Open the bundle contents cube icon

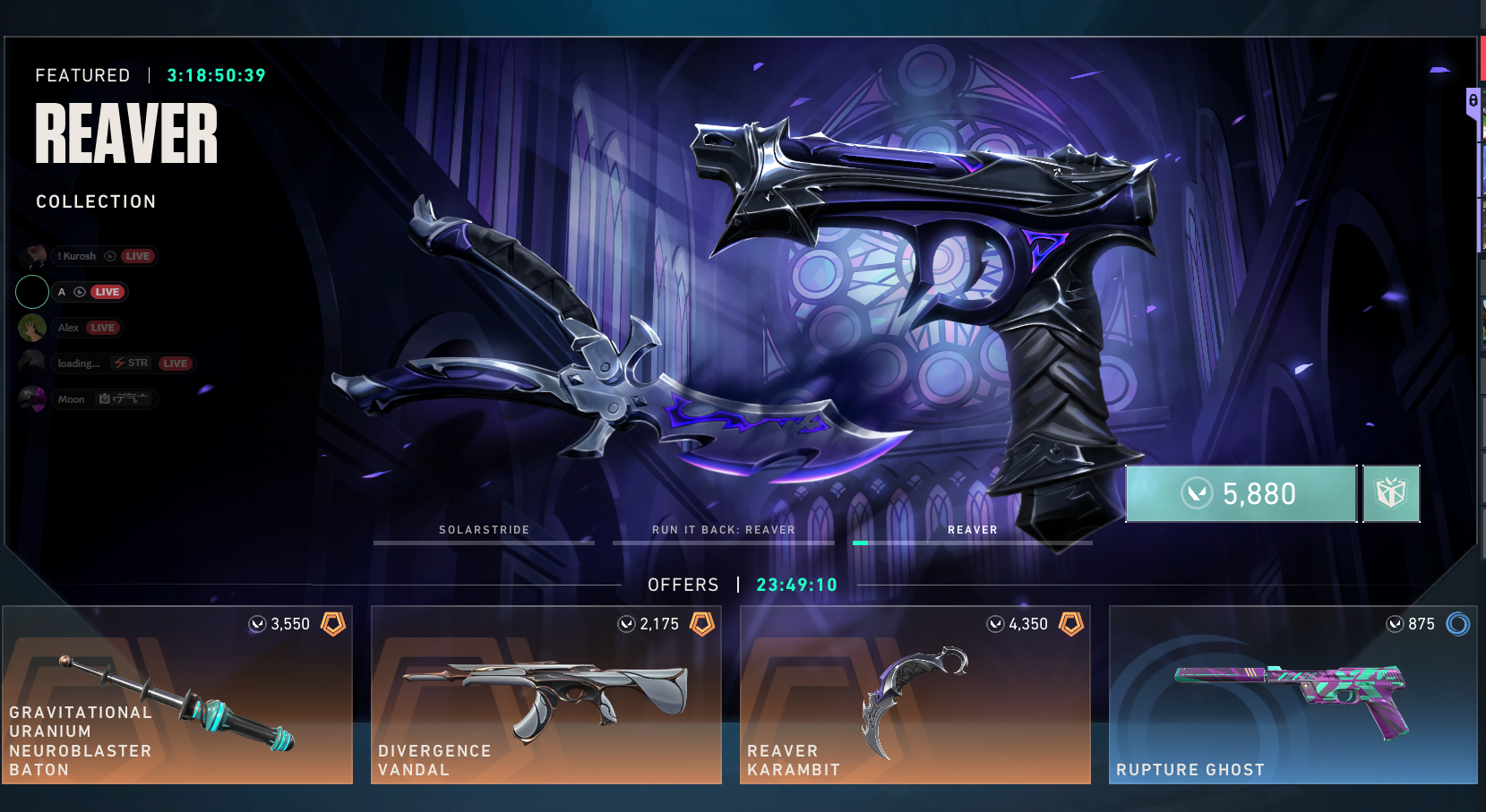pos(1391,493)
